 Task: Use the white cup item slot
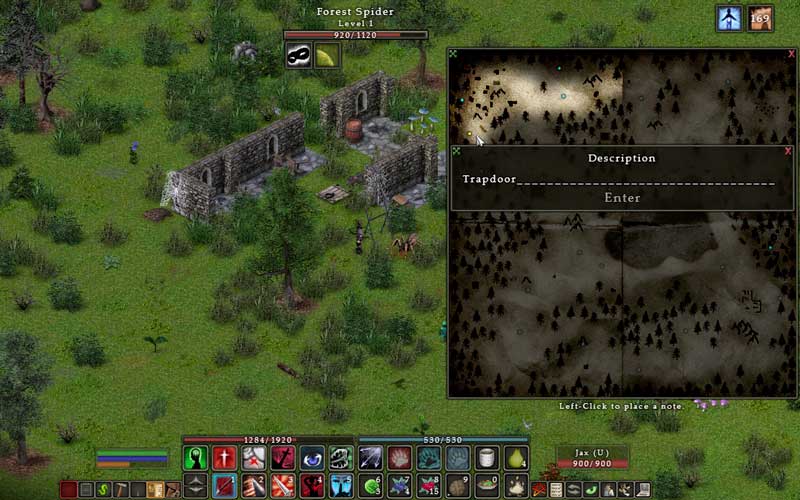(x=487, y=458)
